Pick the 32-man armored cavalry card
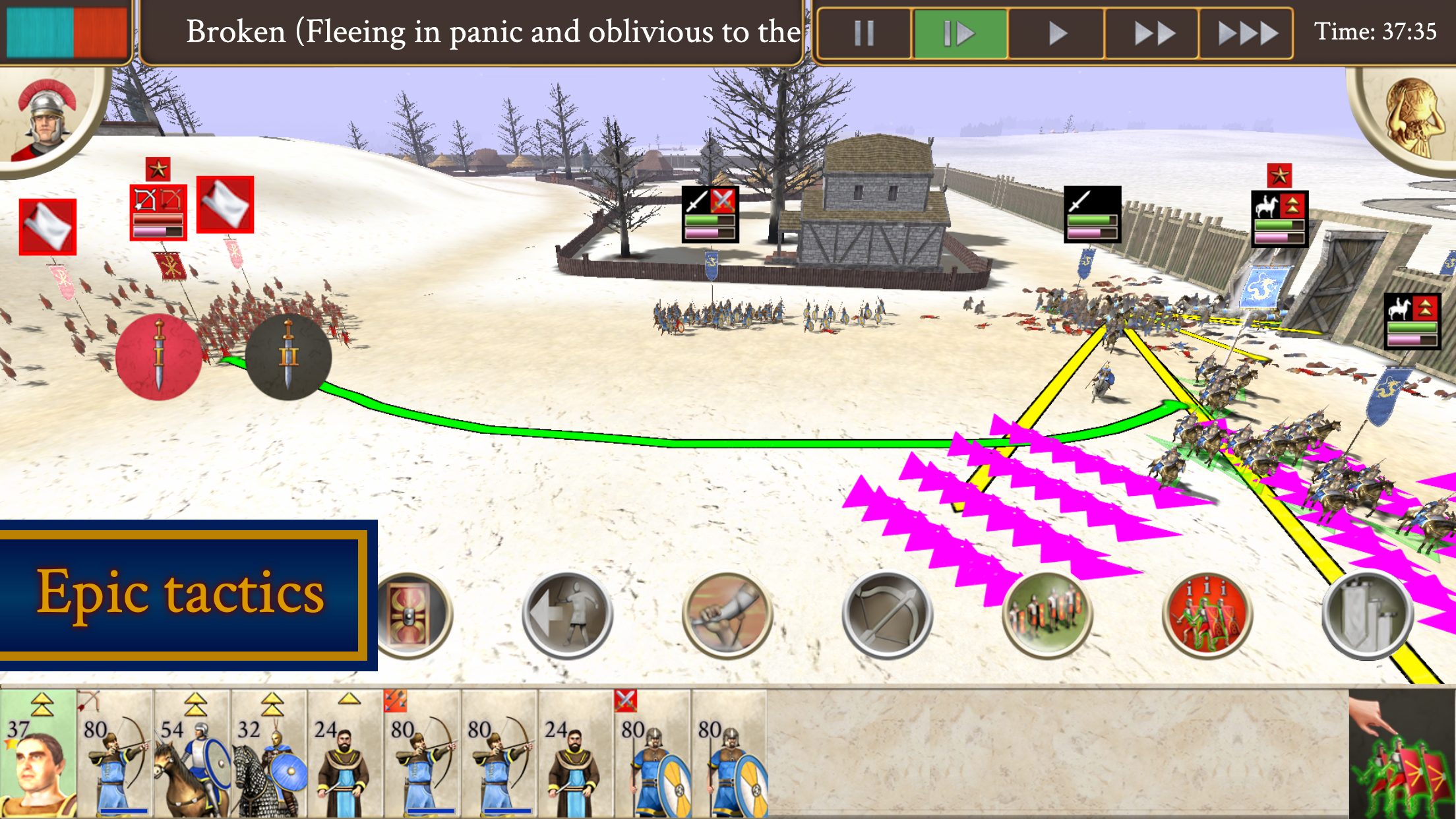This screenshot has height=819, width=1456. click(x=269, y=753)
